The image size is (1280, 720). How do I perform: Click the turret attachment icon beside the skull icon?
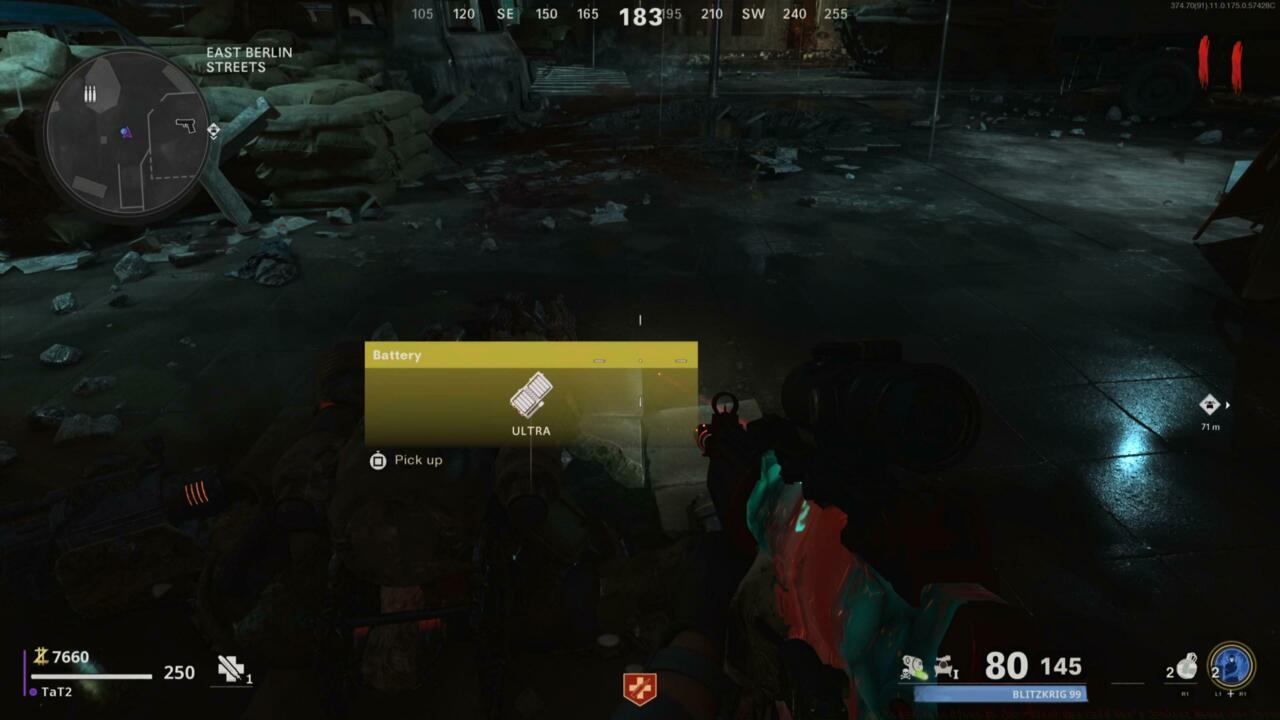tap(945, 664)
